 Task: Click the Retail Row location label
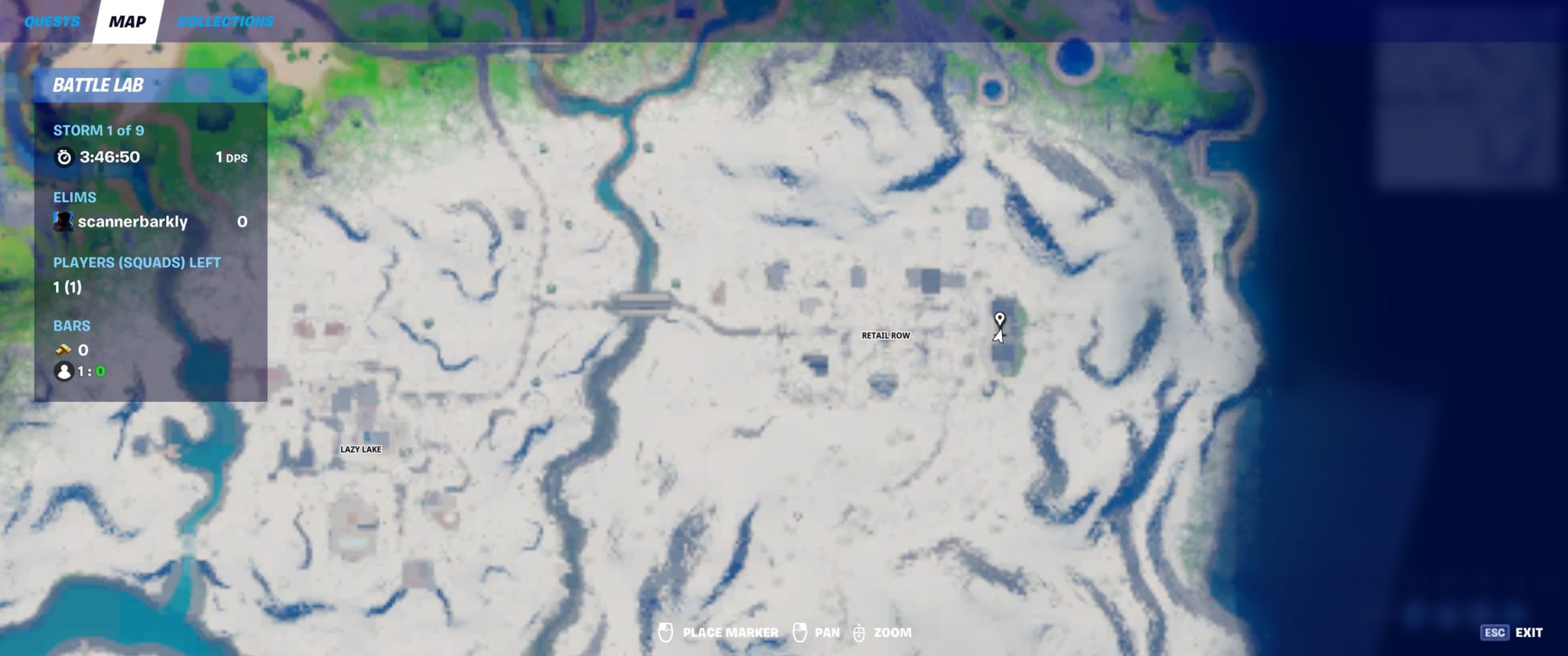pos(884,335)
